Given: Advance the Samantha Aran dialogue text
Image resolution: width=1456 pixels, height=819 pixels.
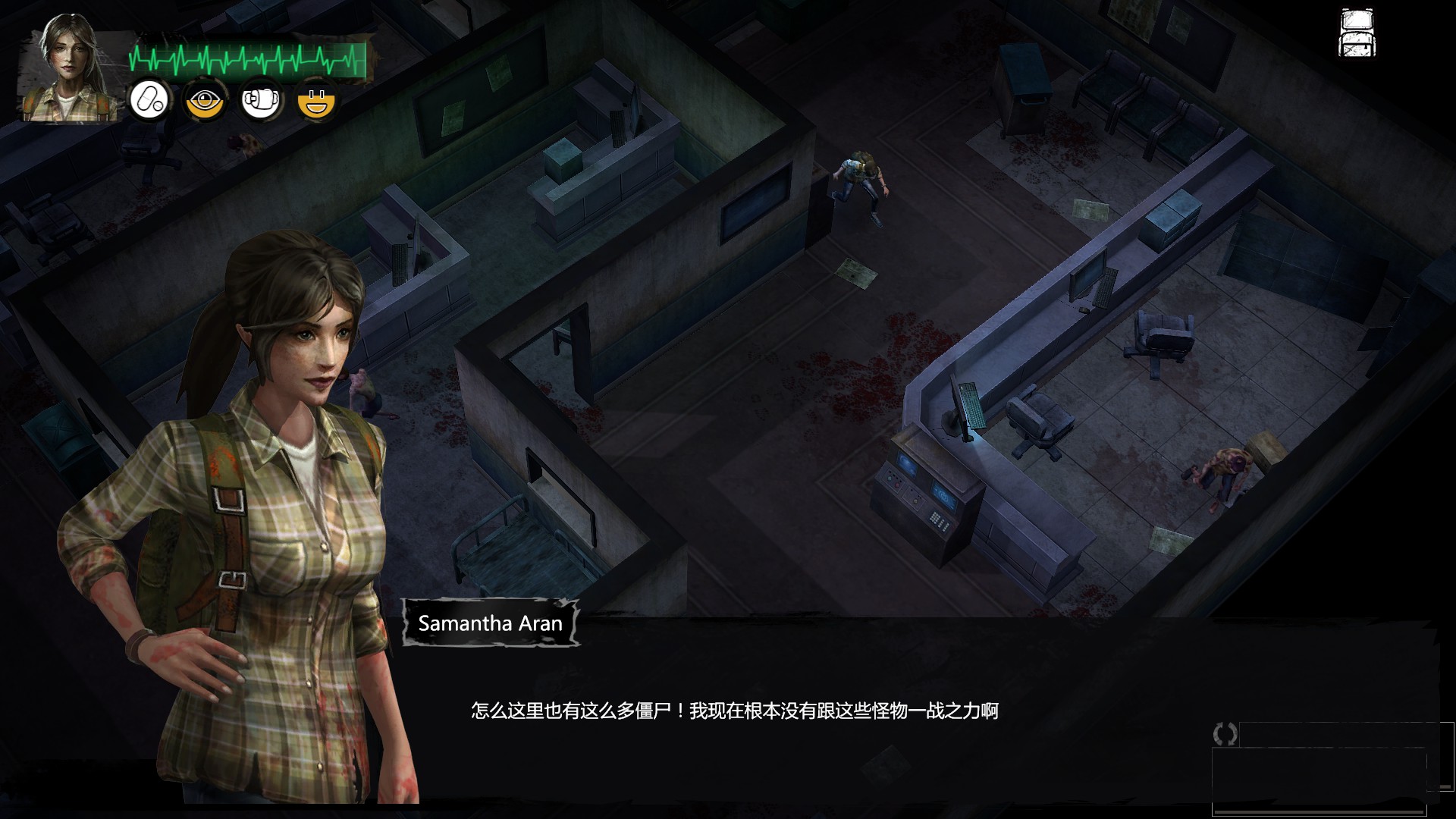Looking at the screenshot, I should pyautogui.click(x=734, y=711).
